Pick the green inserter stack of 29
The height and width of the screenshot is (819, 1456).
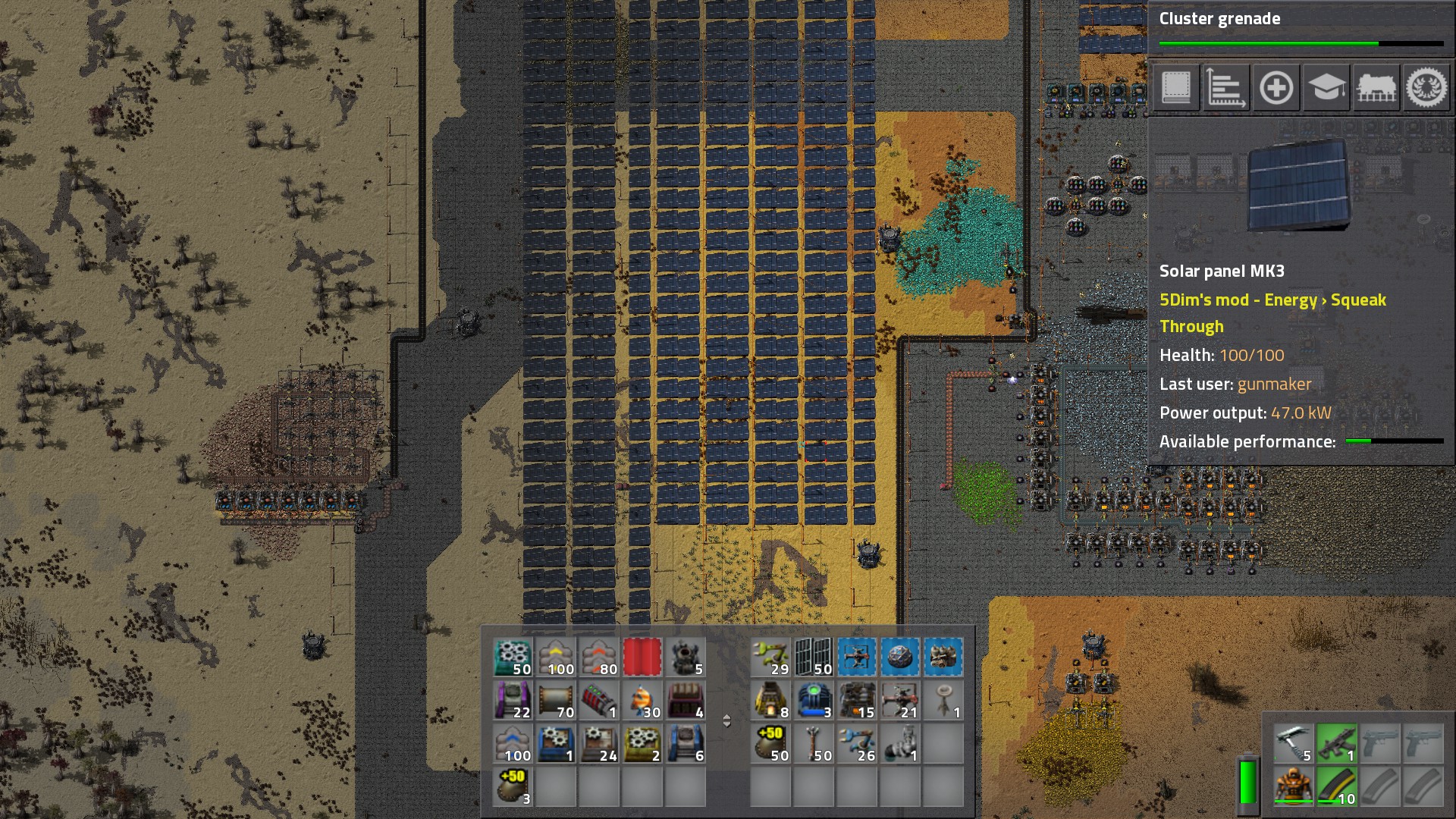coord(770,657)
